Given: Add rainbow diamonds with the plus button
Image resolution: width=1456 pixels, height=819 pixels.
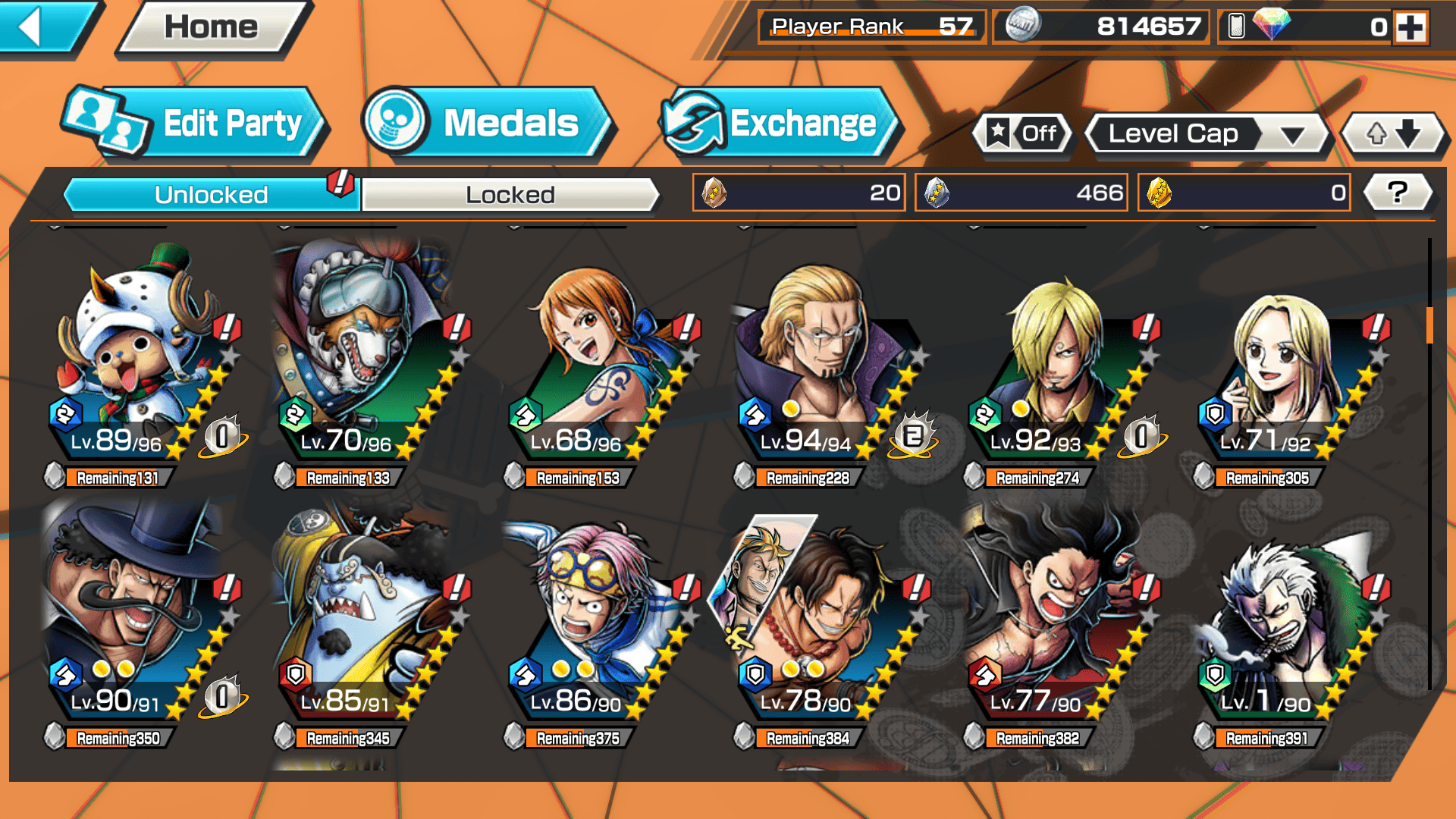Looking at the screenshot, I should click(1410, 27).
